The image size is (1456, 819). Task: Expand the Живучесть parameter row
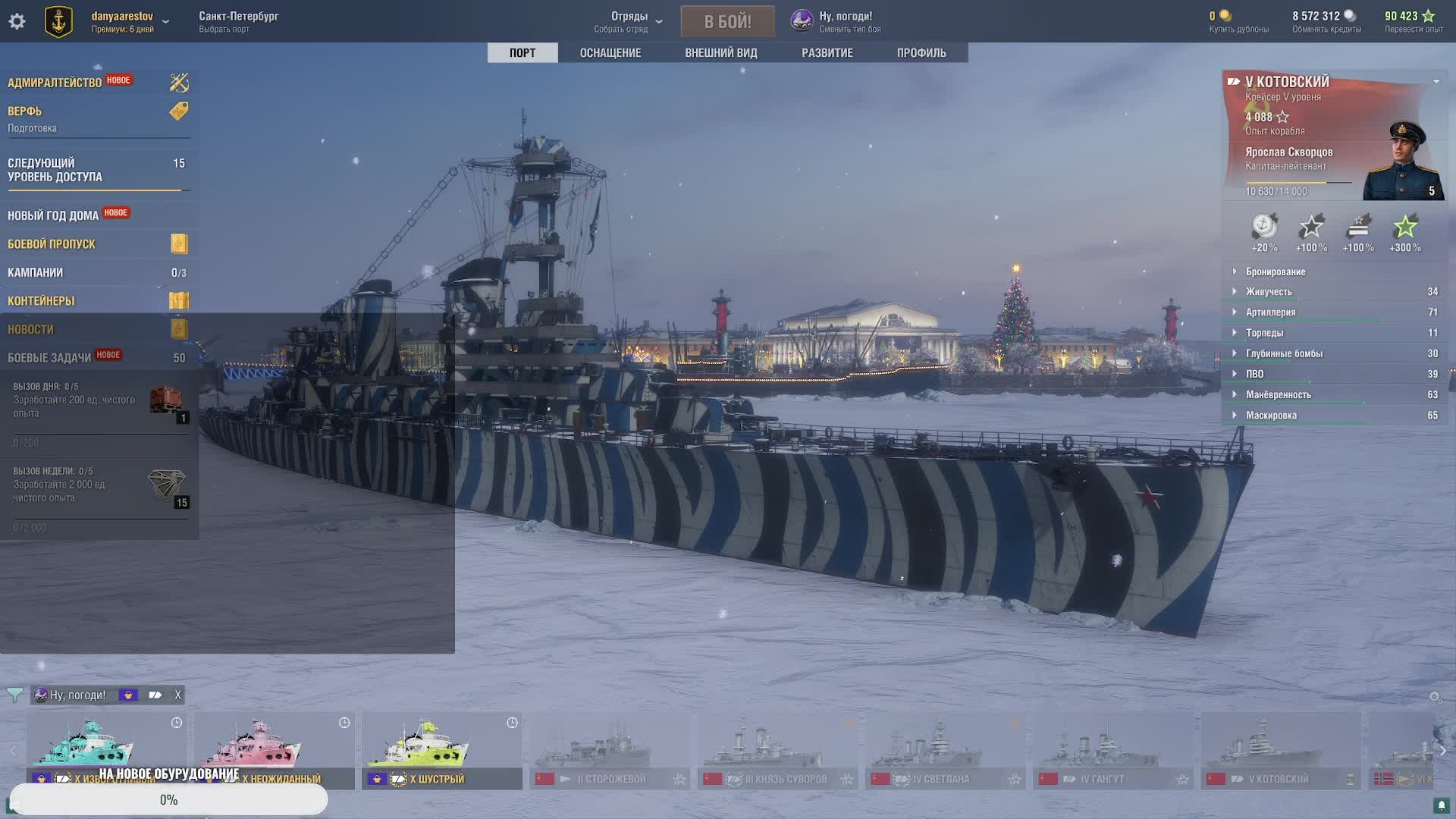[1268, 292]
